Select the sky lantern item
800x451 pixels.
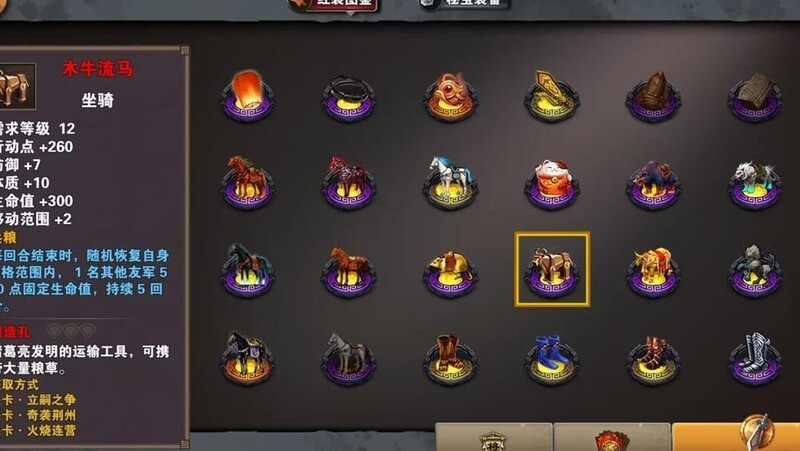click(247, 94)
